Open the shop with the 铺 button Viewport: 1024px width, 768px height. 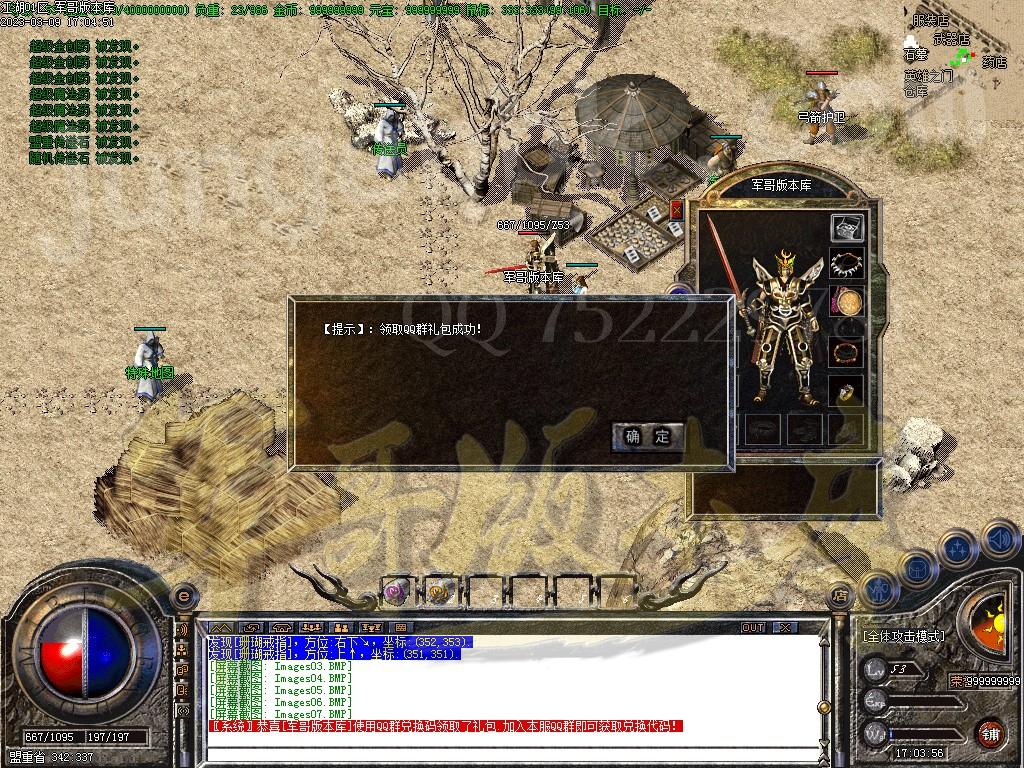(x=990, y=733)
